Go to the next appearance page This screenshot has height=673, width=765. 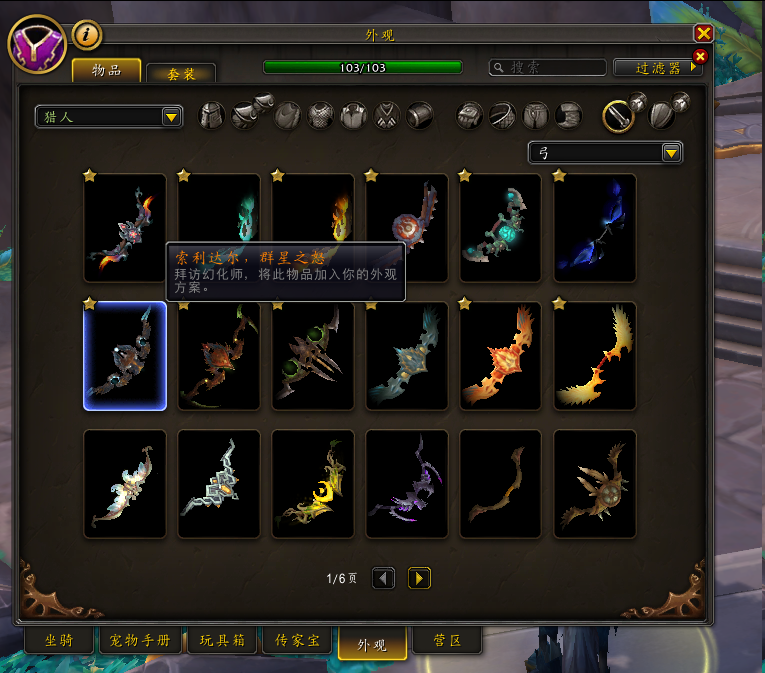pyautogui.click(x=419, y=578)
